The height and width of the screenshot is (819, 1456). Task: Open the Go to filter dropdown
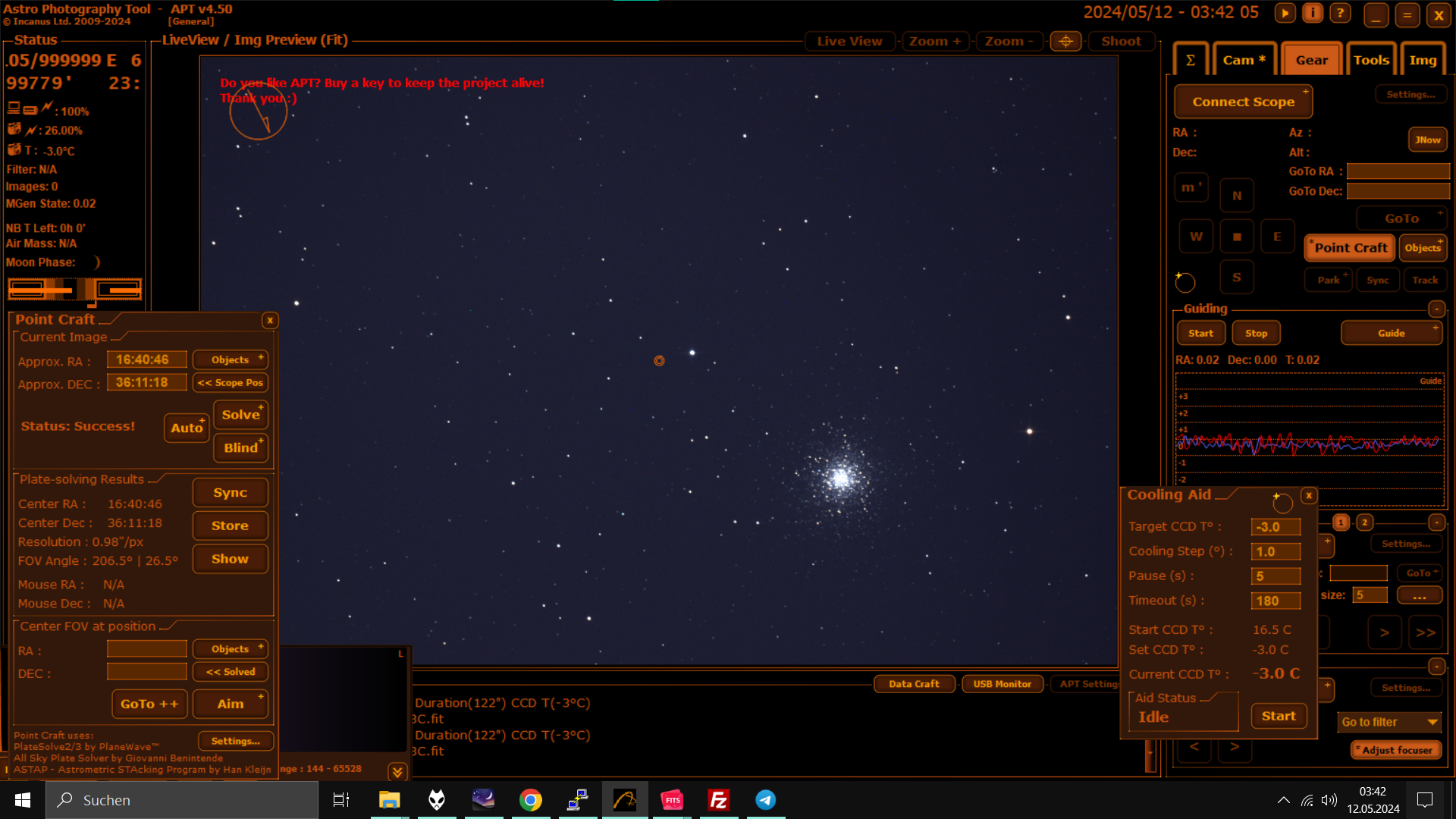click(1389, 722)
